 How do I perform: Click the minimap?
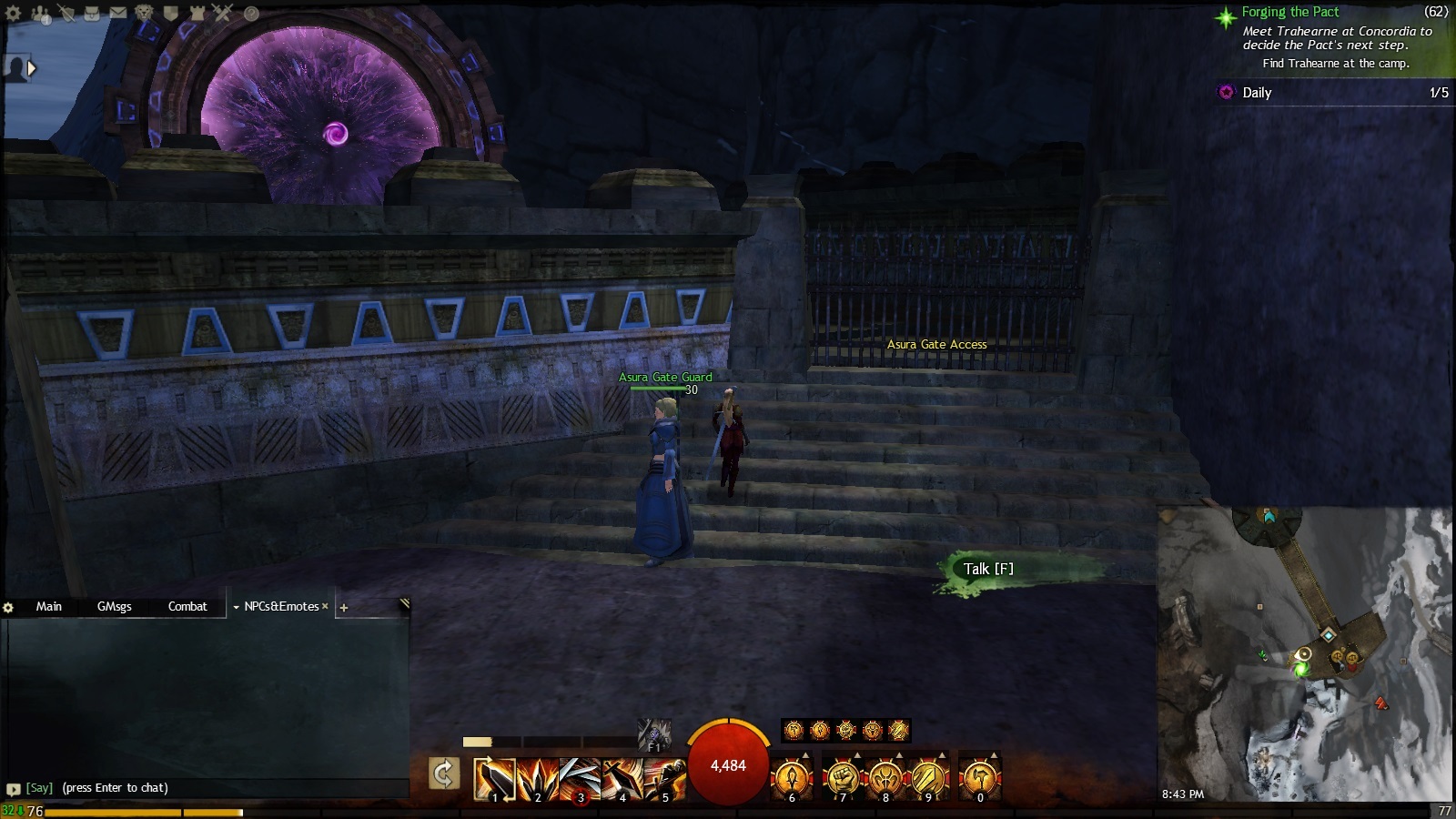point(1306,655)
